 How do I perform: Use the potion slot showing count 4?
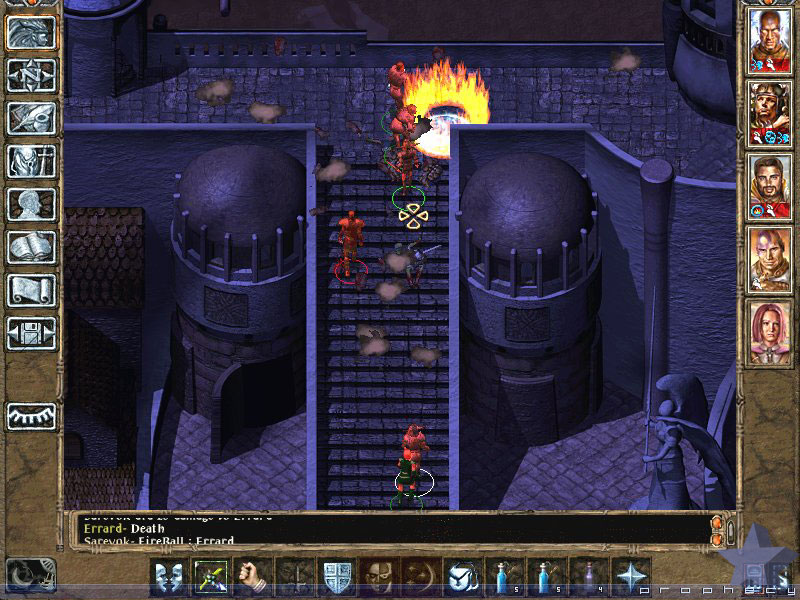click(x=590, y=577)
